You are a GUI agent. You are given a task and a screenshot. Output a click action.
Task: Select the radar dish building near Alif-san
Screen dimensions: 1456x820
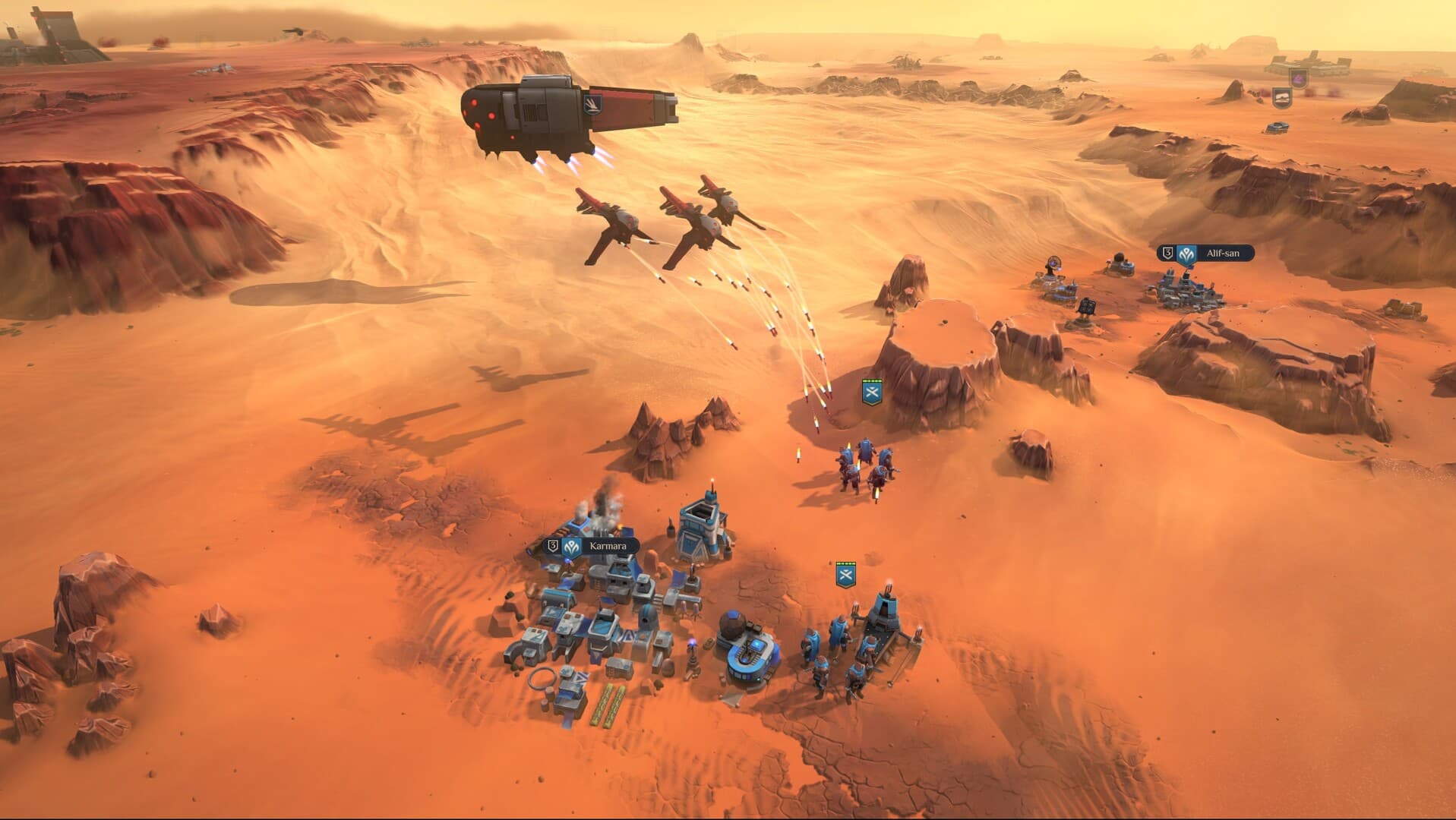(1054, 263)
